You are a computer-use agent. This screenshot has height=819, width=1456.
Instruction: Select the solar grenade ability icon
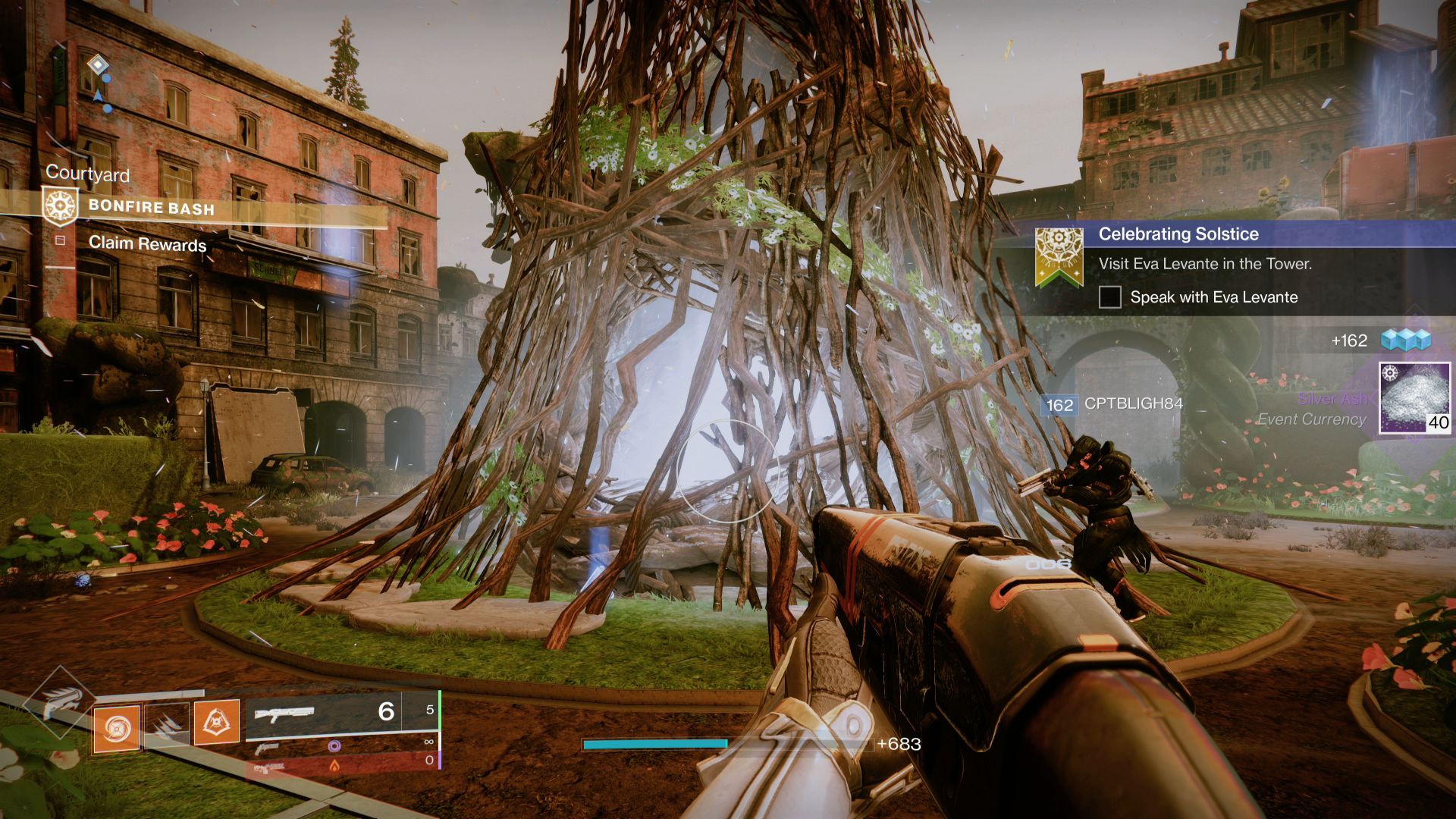click(x=116, y=729)
